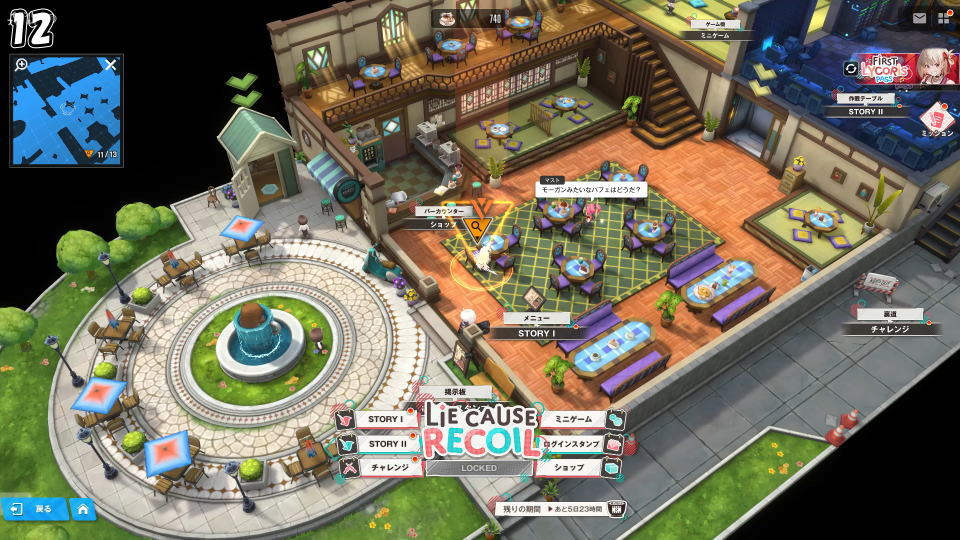Image resolution: width=960 pixels, height=540 pixels.
Task: Go back with the 戻る button
Action: point(34,509)
